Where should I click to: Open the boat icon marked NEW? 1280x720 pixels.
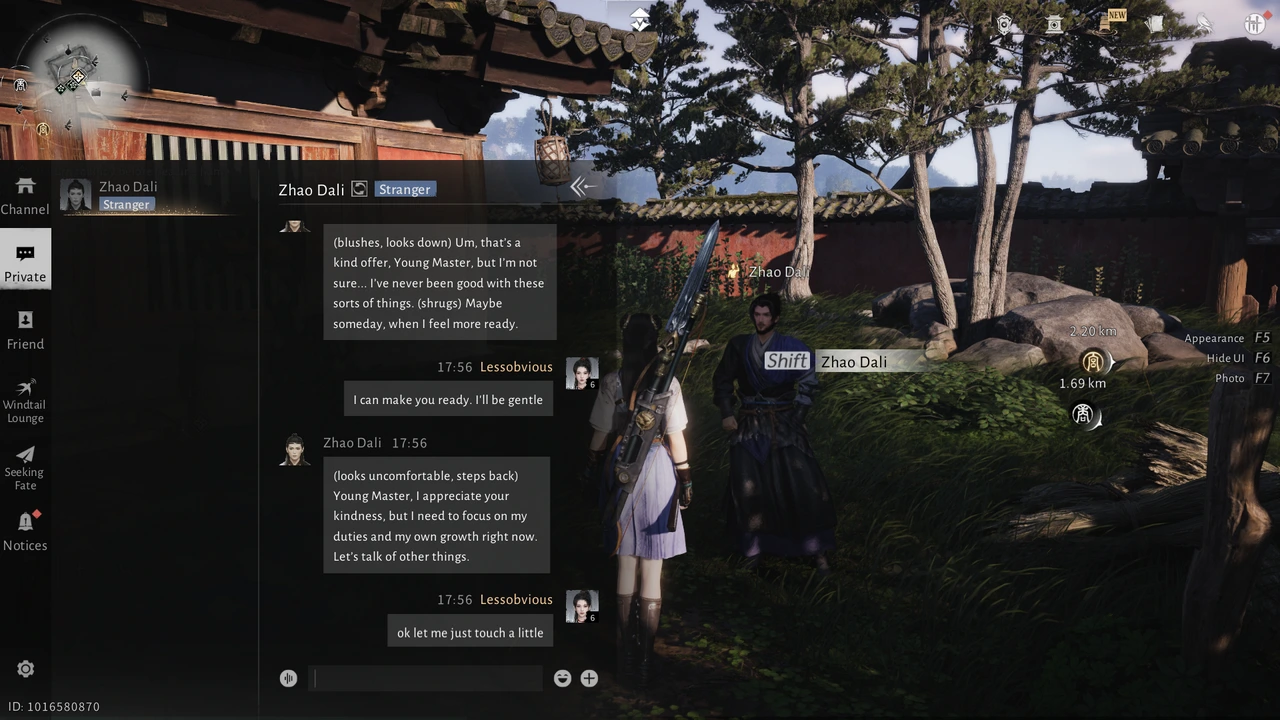point(1106,25)
